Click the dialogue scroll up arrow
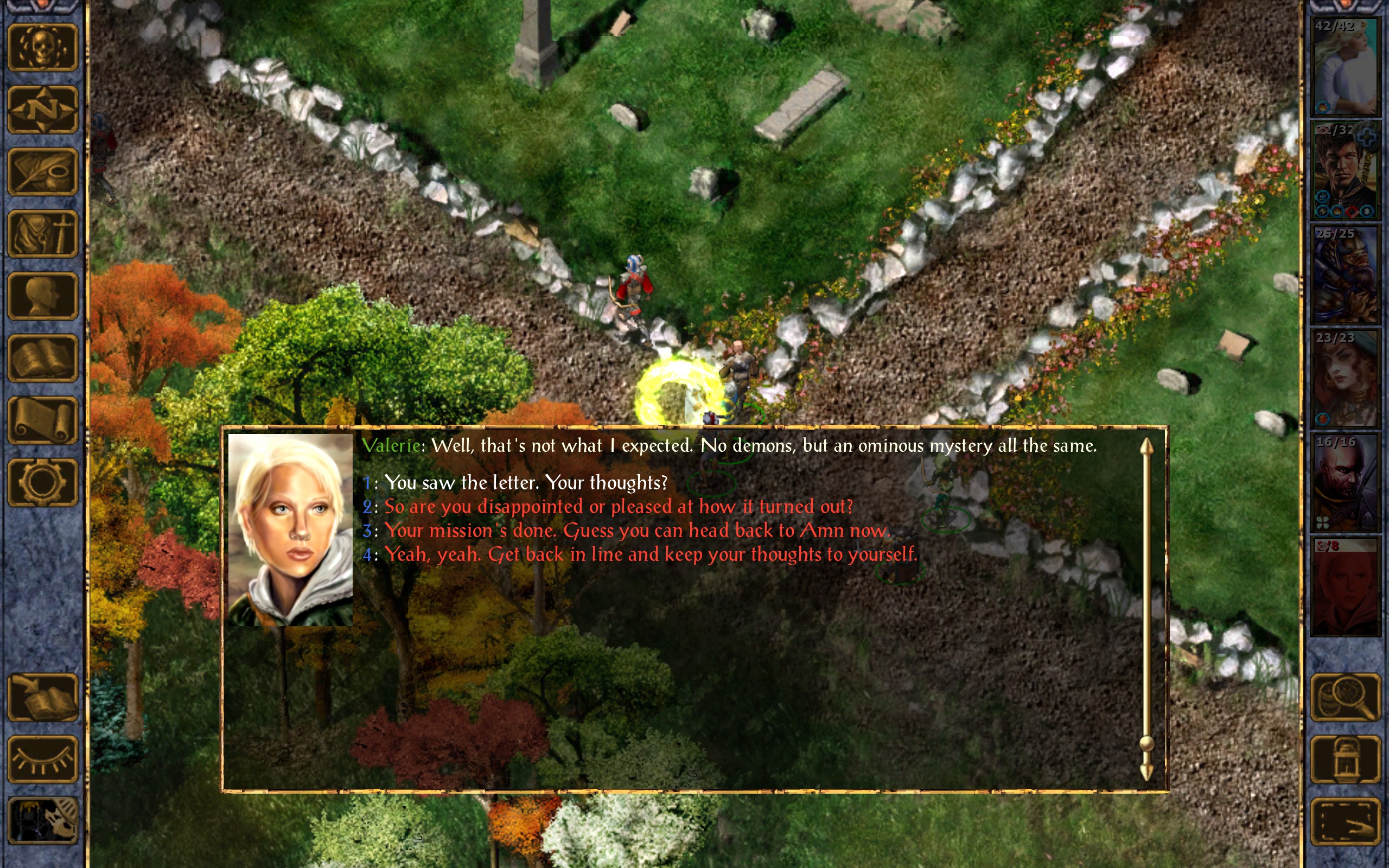This screenshot has width=1389, height=868. pos(1146,448)
